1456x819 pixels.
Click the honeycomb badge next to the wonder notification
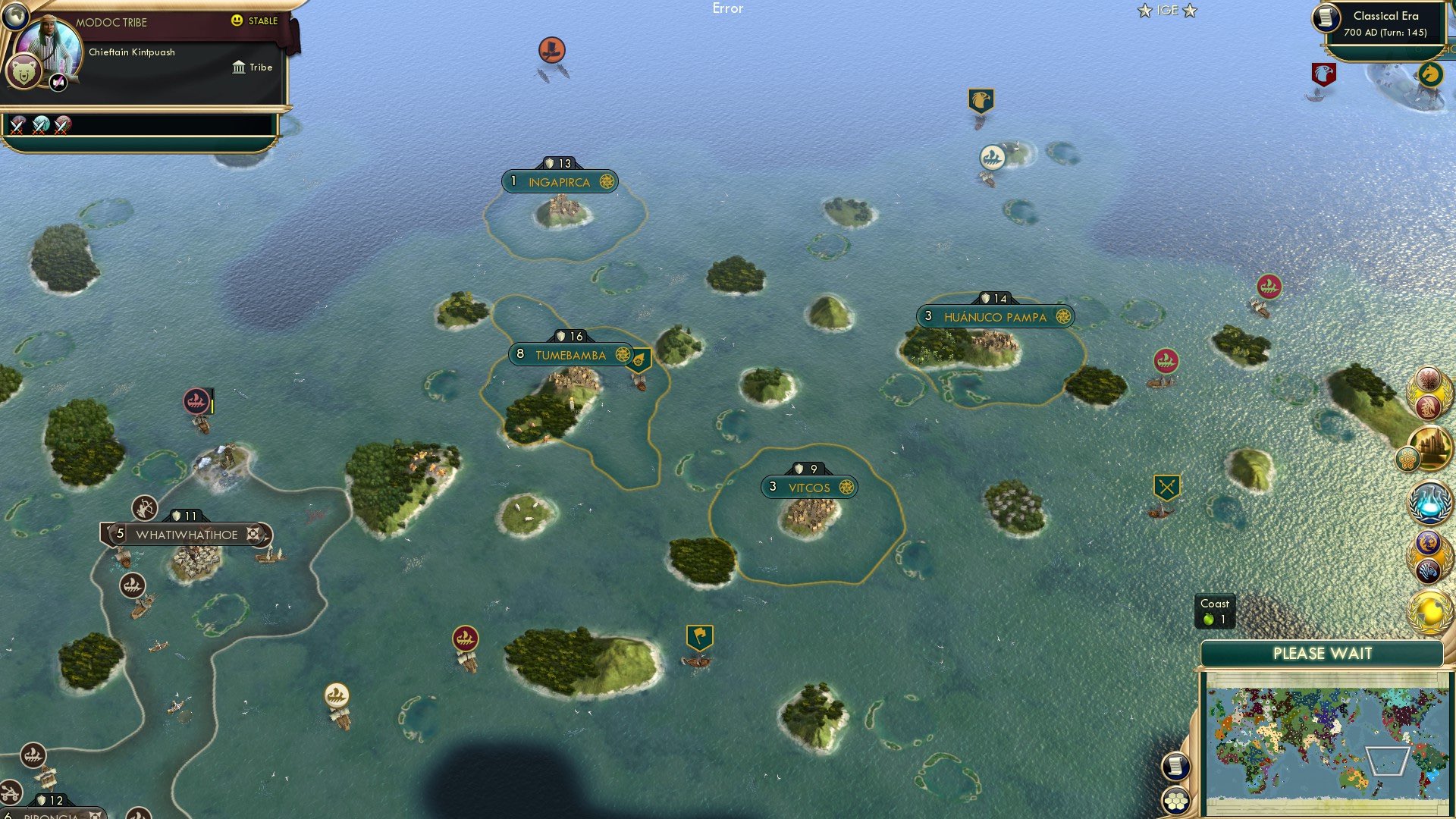coord(1409,459)
